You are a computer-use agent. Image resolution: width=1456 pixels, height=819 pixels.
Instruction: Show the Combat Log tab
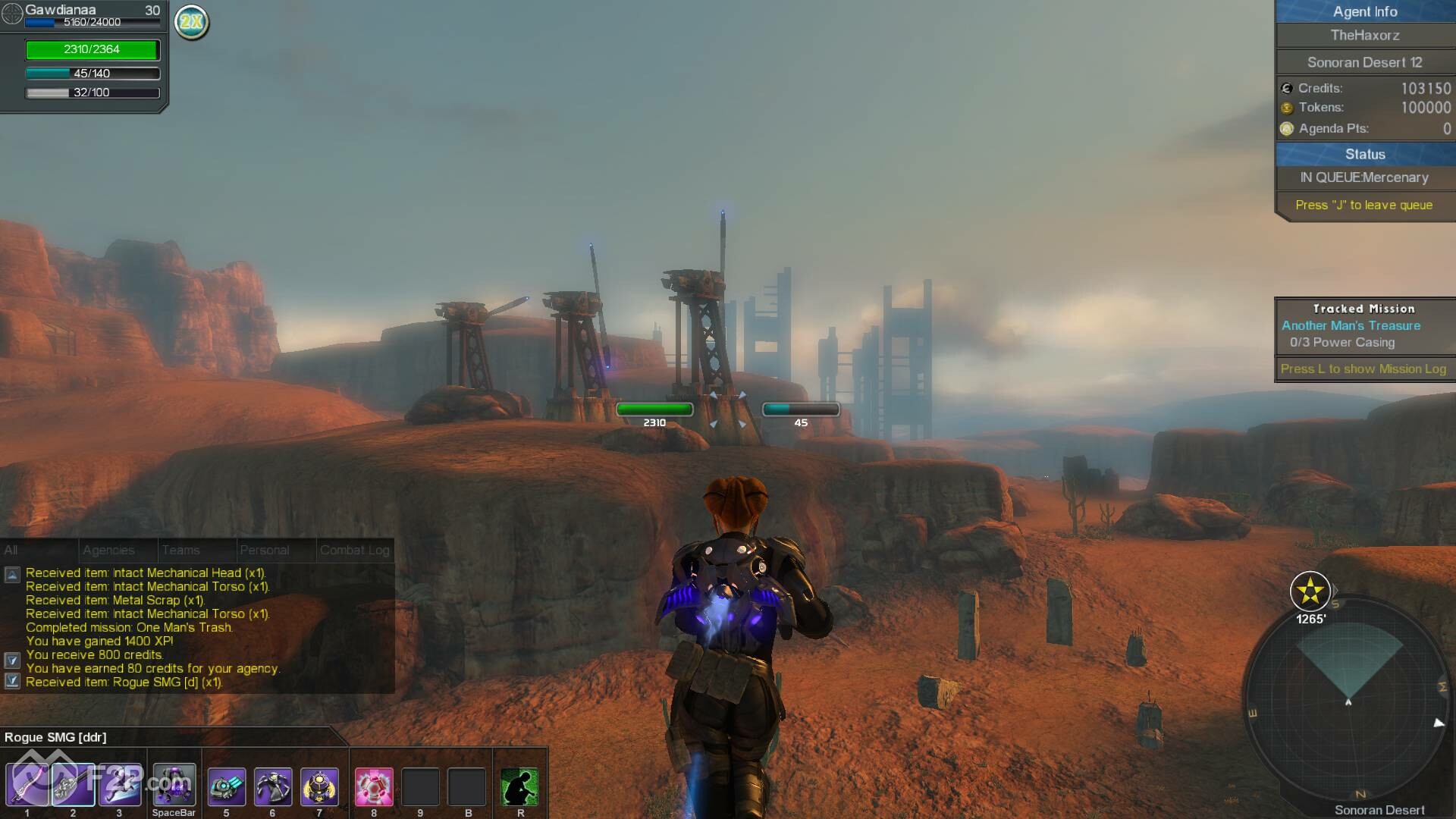point(354,551)
